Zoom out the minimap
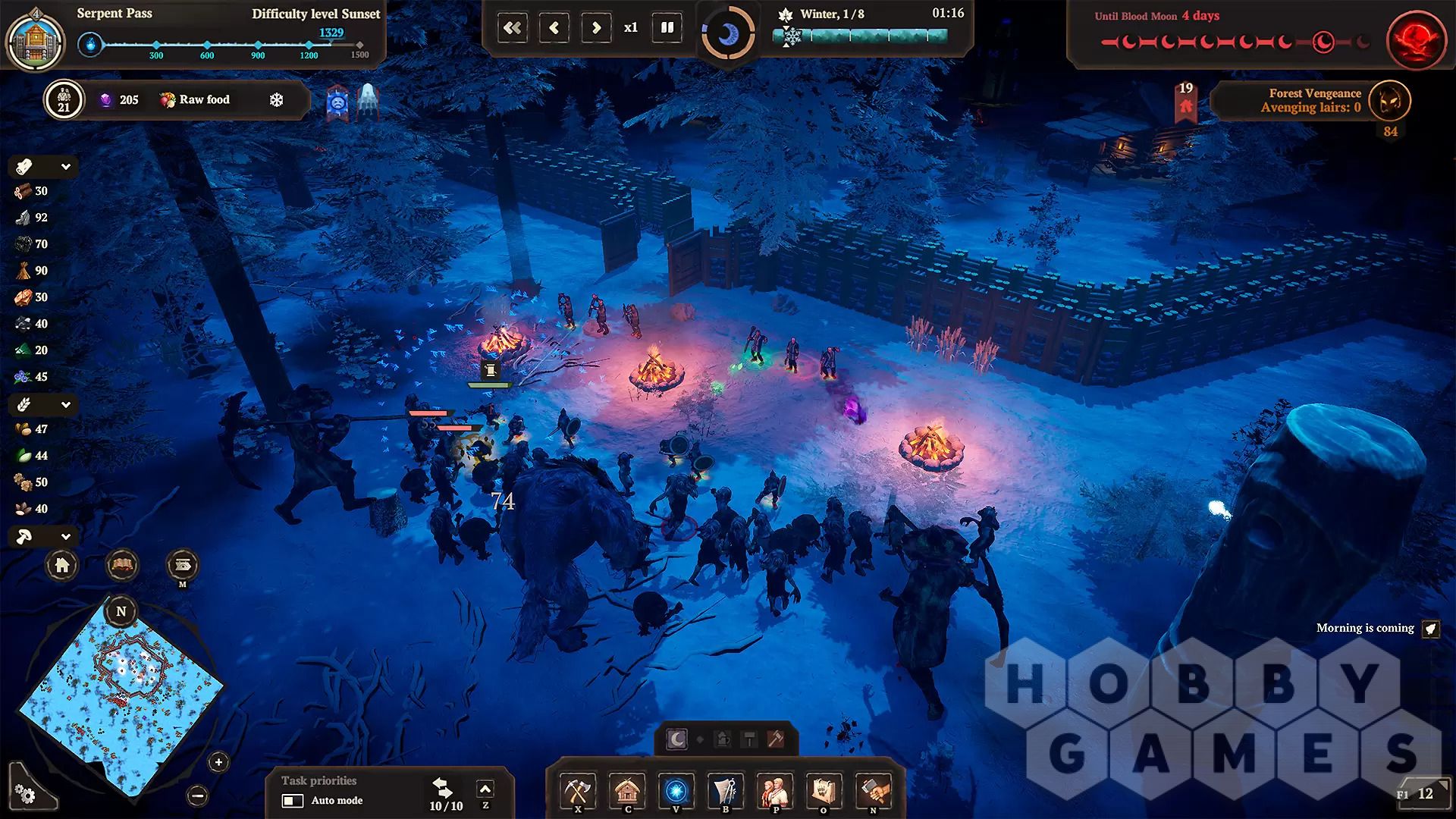The image size is (1456, 819). click(x=198, y=795)
